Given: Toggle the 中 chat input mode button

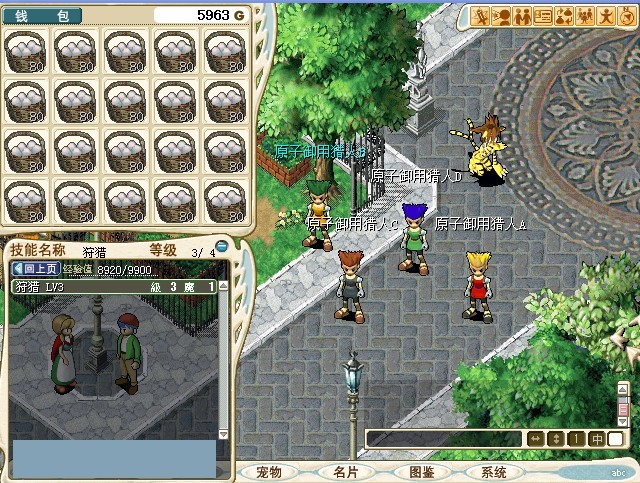Looking at the screenshot, I should (x=595, y=439).
